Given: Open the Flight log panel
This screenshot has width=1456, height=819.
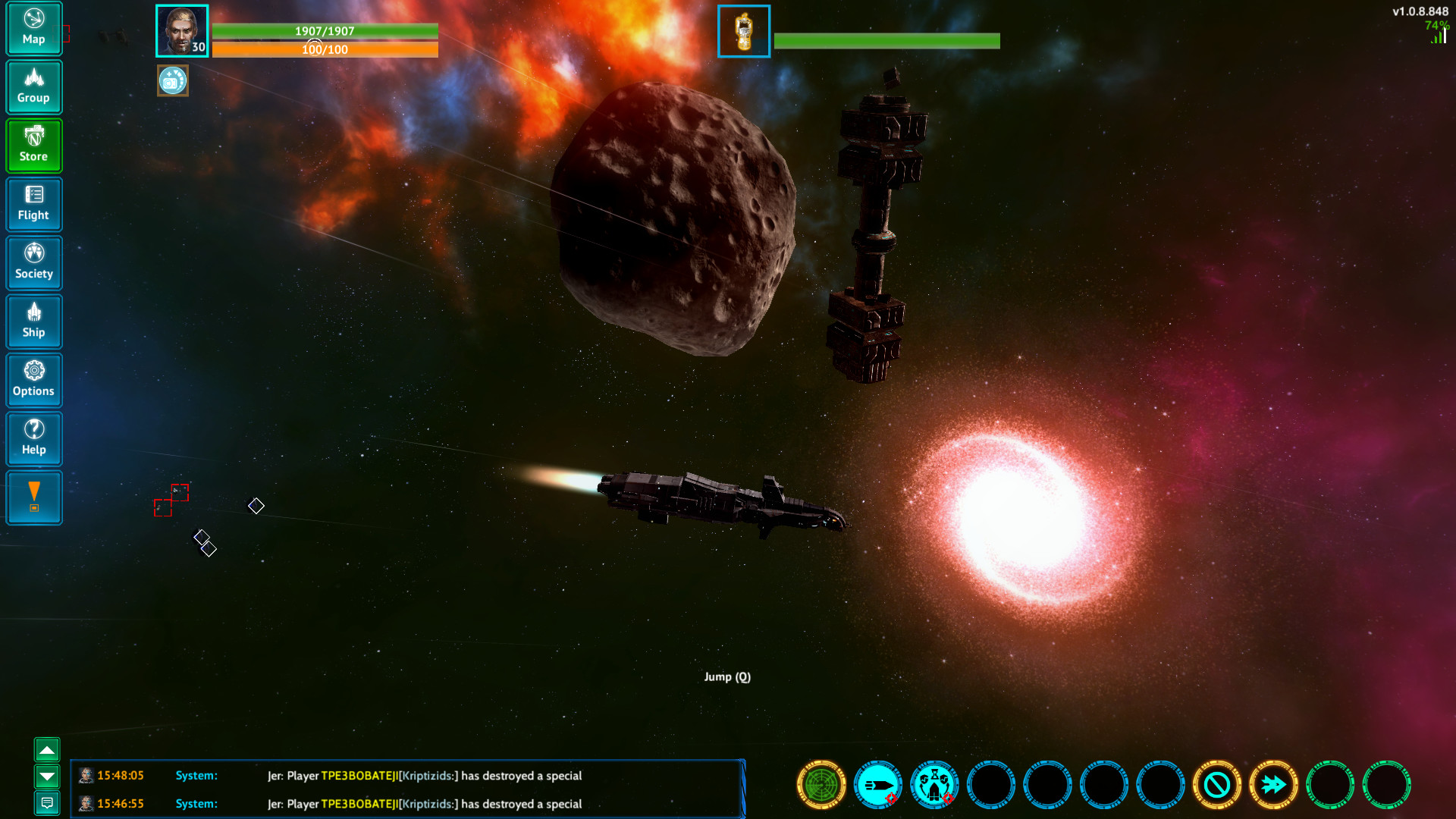Looking at the screenshot, I should pos(33,204).
